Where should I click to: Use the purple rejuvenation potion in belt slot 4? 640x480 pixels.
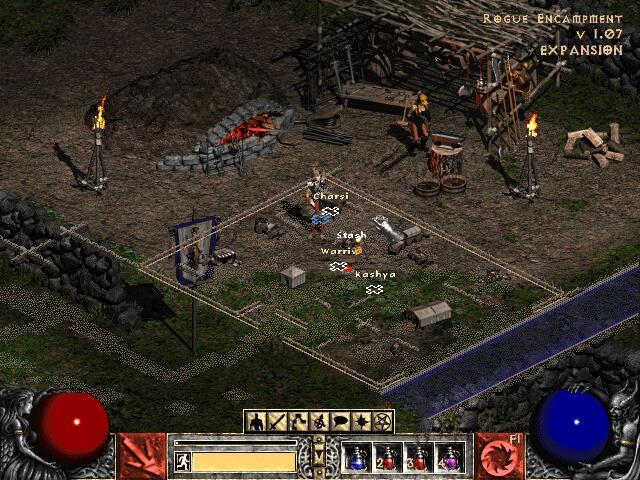[450, 458]
